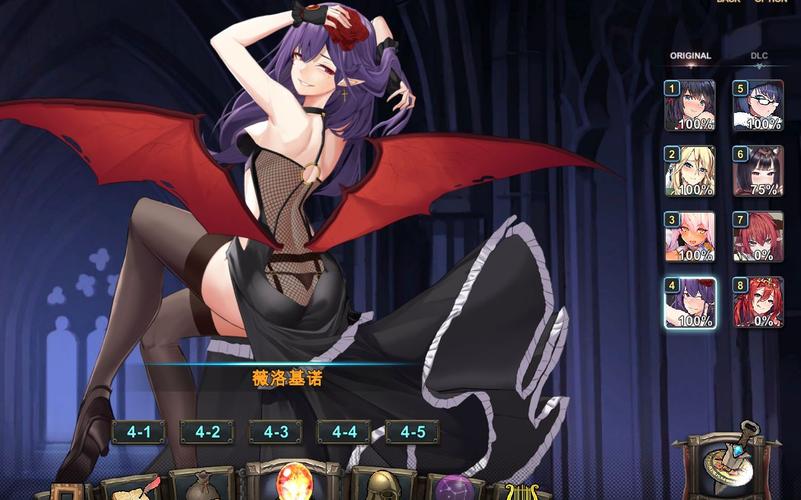The width and height of the screenshot is (801, 500).
Task: Pick stage 4-4
Action: point(344,432)
